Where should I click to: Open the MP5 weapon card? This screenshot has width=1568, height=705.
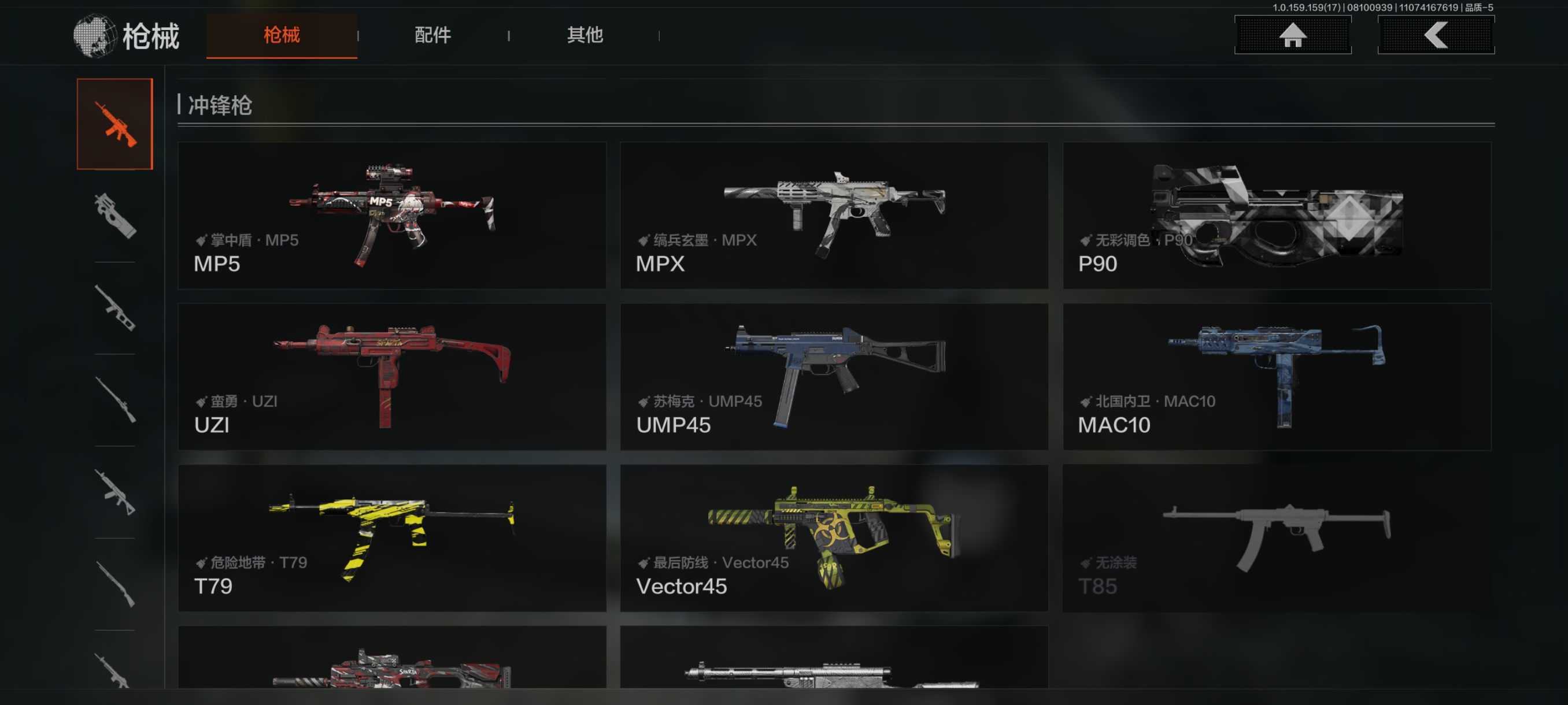[392, 216]
